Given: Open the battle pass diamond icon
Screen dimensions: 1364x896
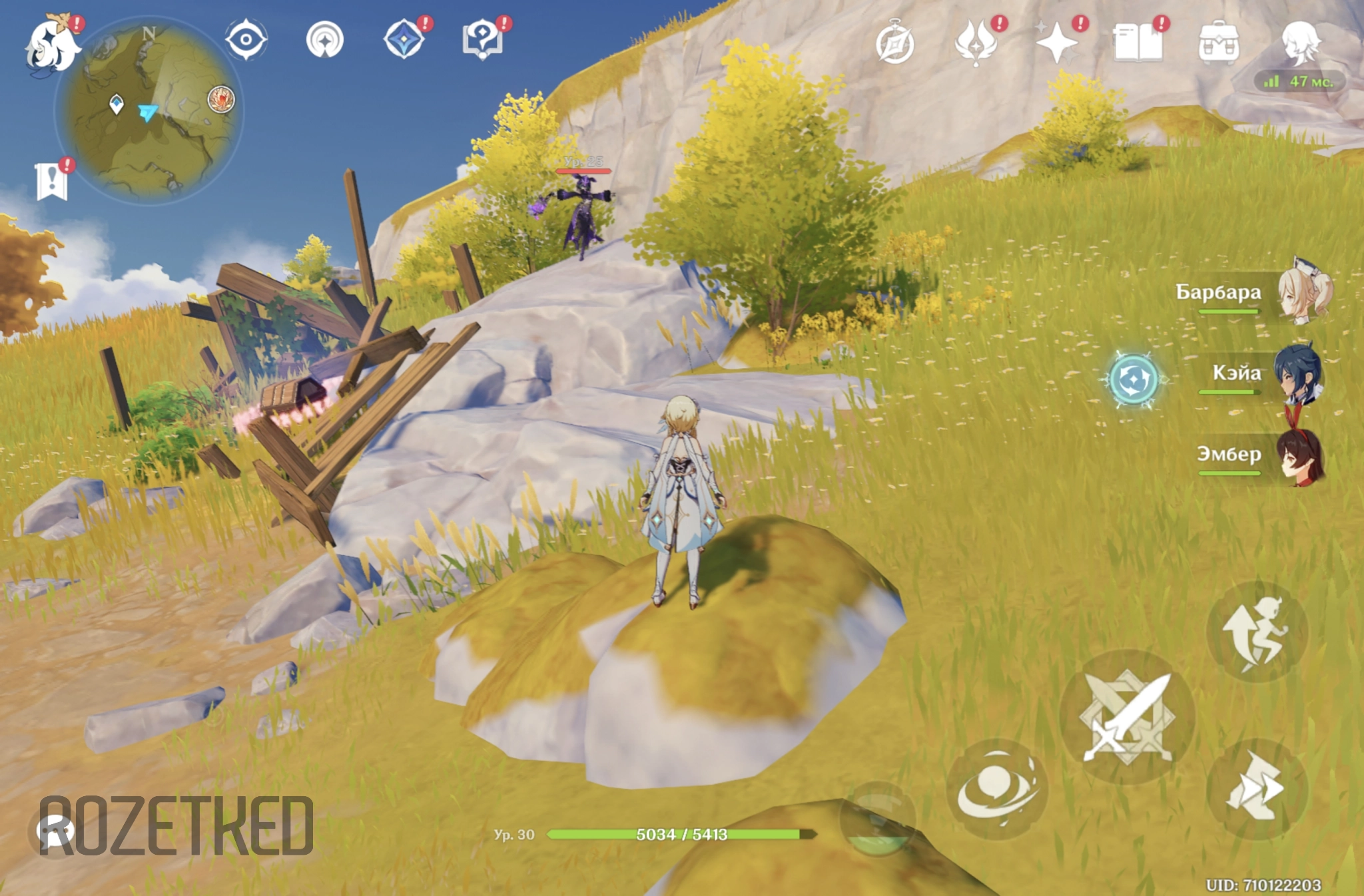Looking at the screenshot, I should (404, 40).
